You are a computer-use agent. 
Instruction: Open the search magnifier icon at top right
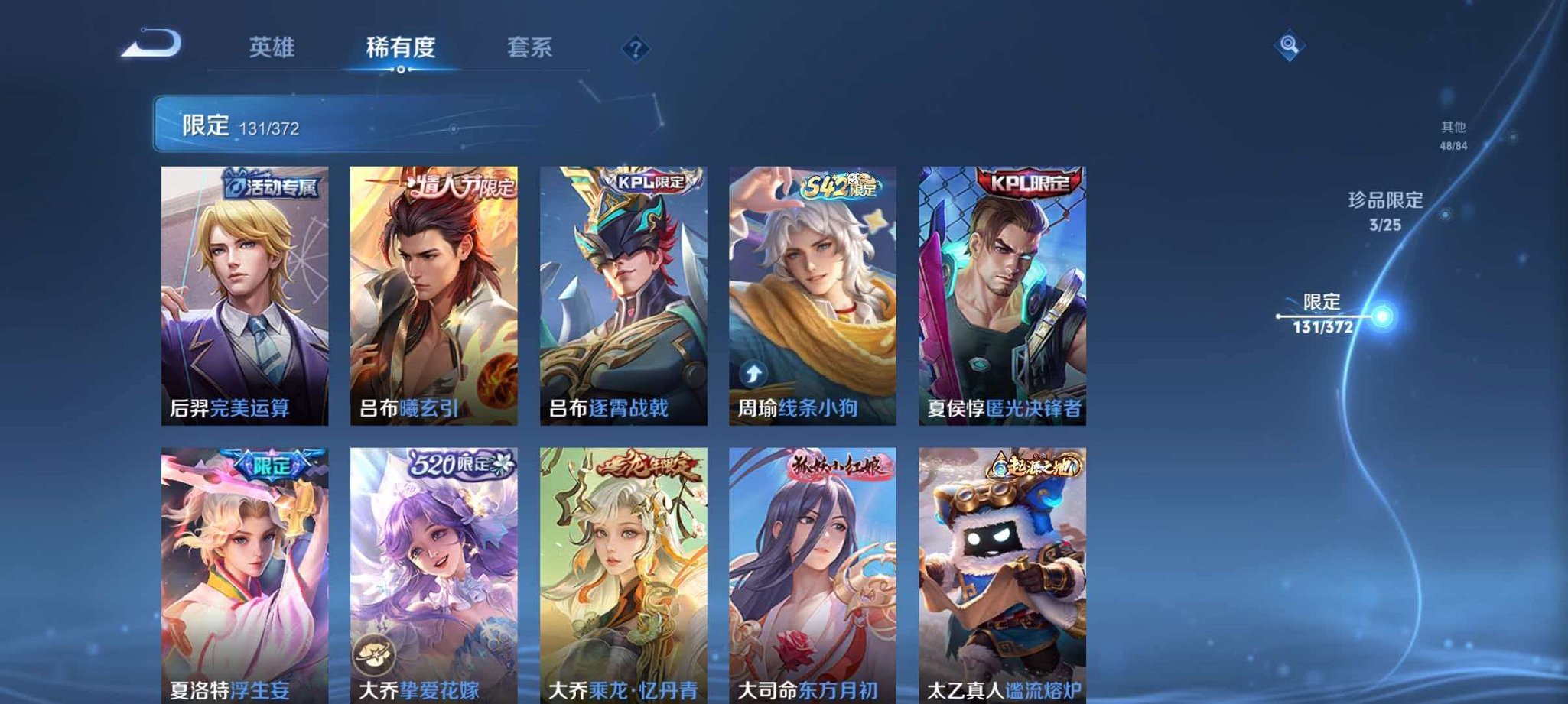[1289, 46]
